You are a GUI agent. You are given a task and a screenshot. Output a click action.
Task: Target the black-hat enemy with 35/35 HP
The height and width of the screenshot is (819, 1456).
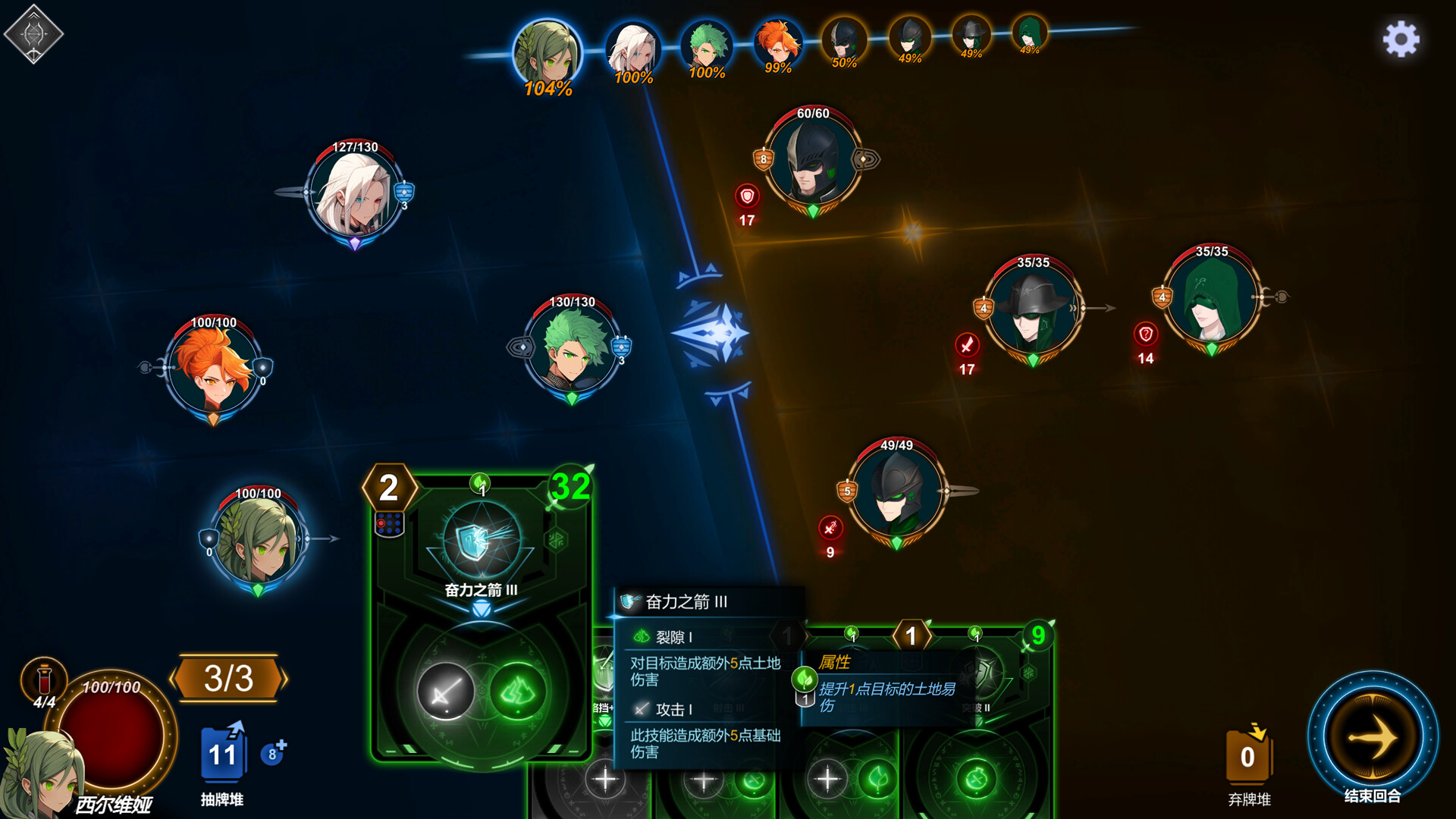1033,312
